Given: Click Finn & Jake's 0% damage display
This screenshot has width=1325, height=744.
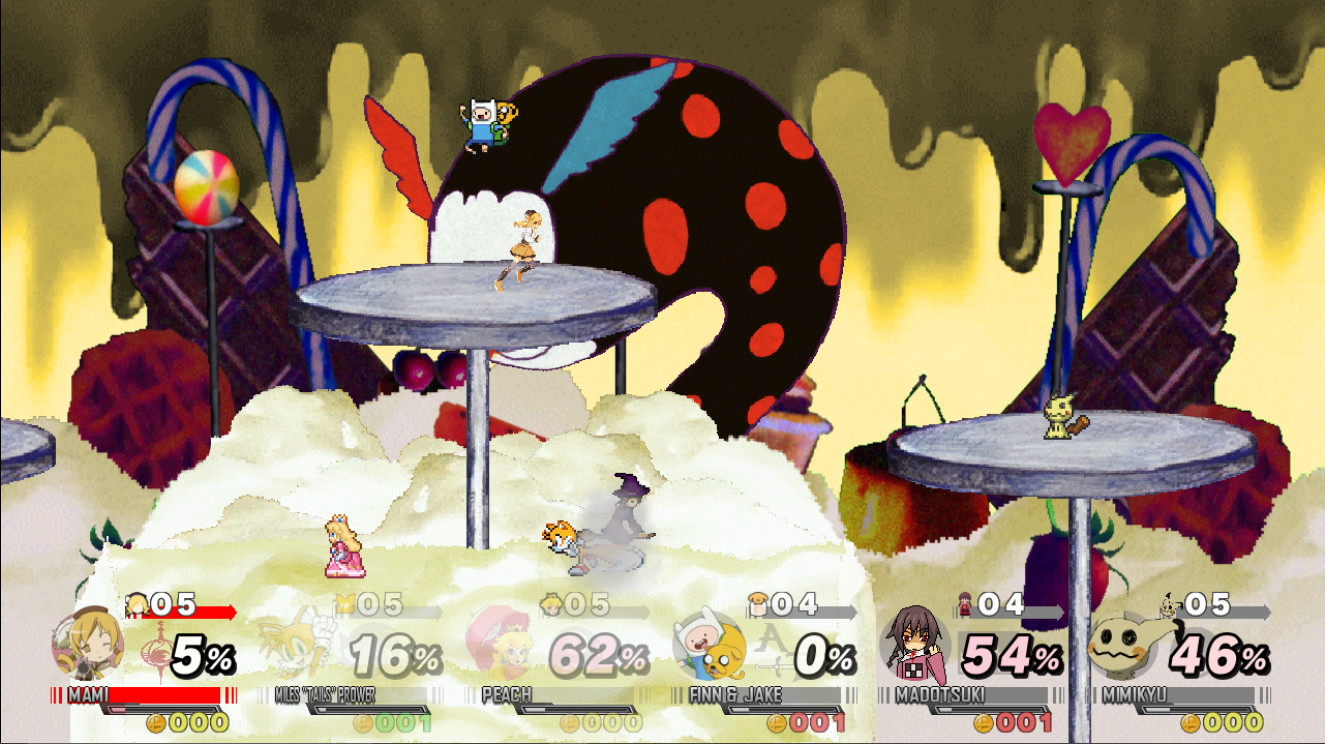Looking at the screenshot, I should pos(825,655).
